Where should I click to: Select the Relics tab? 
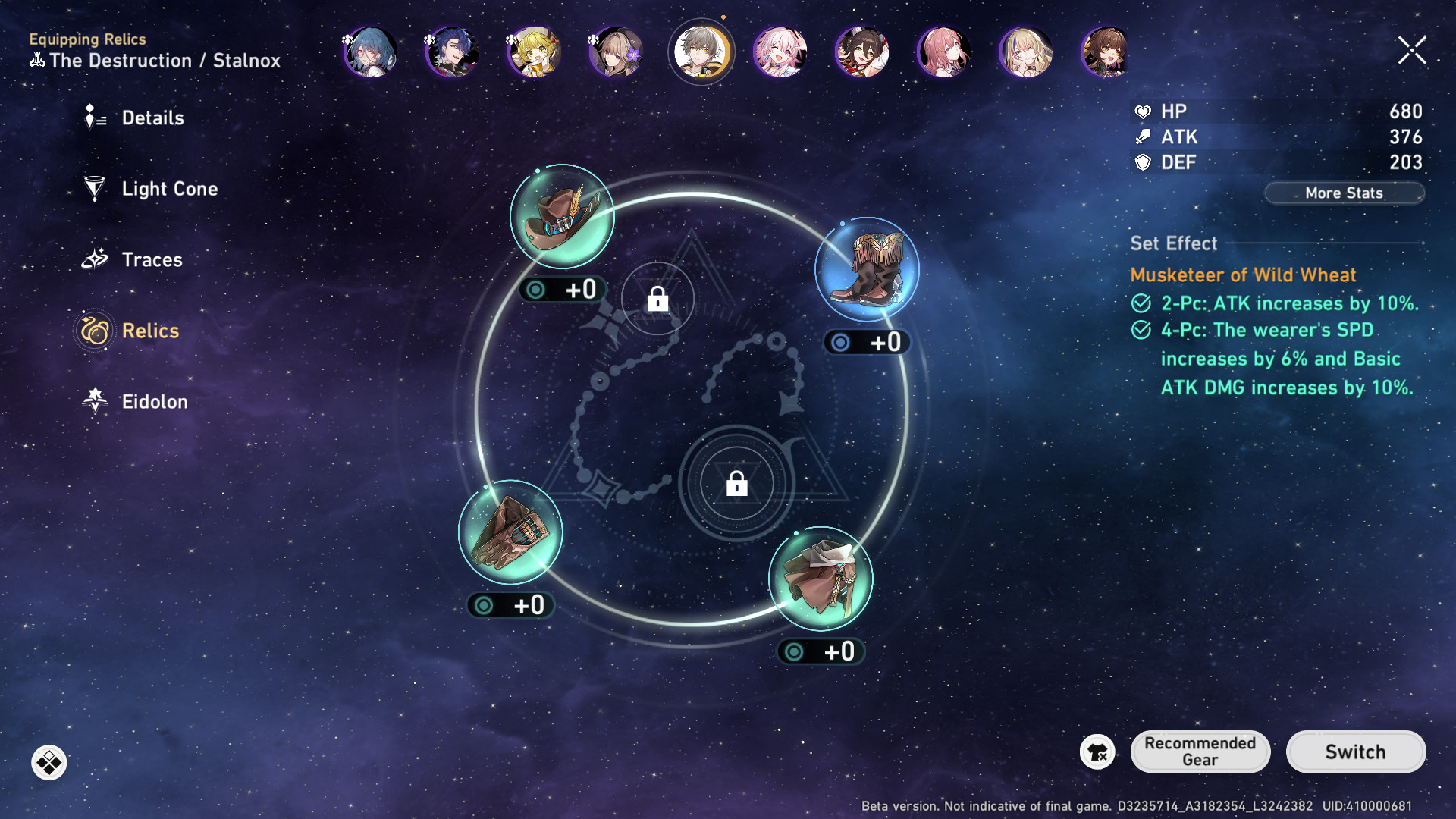[x=149, y=331]
